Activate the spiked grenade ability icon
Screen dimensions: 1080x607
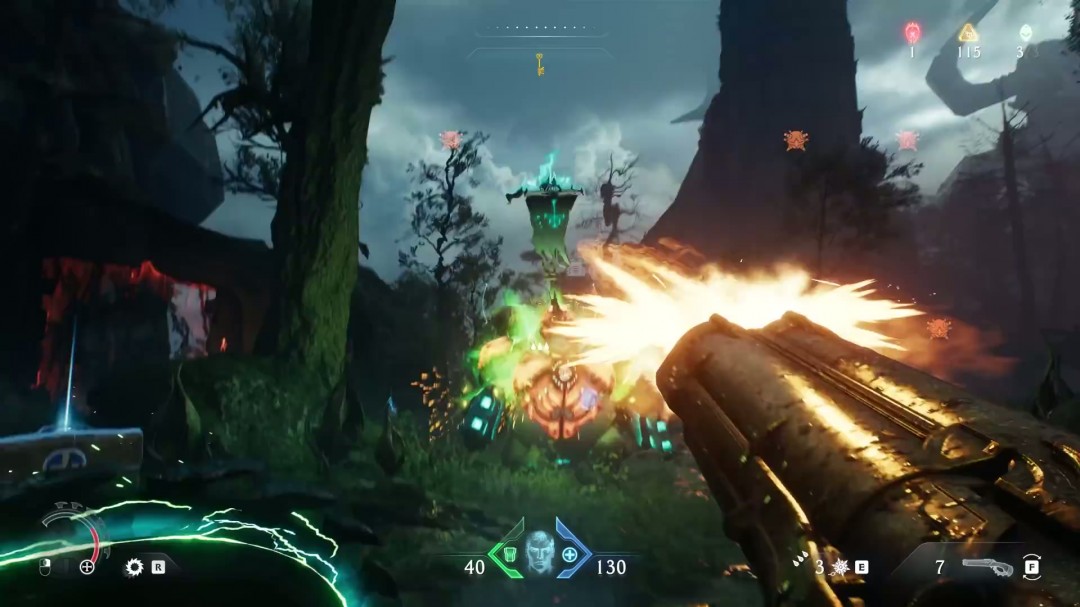[x=839, y=567]
